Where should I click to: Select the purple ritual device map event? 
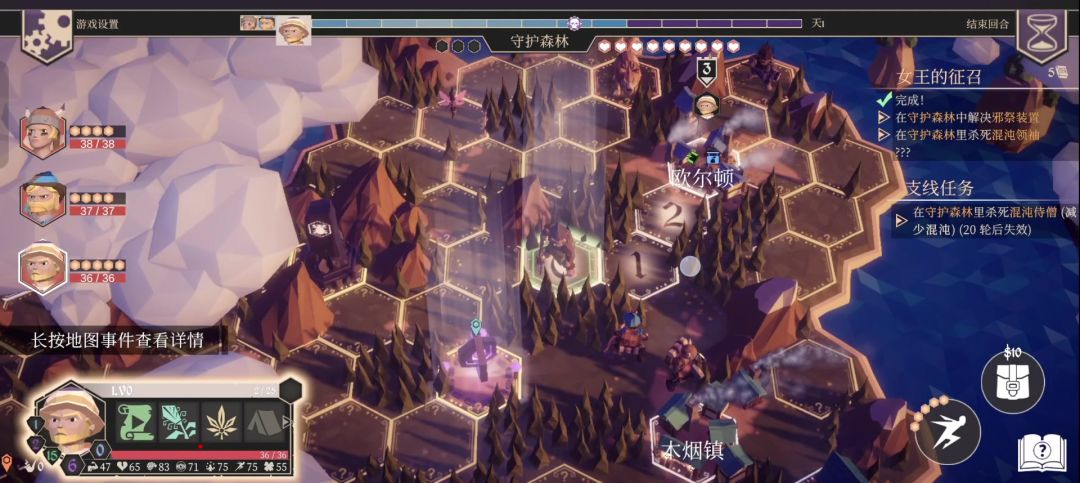[477, 355]
